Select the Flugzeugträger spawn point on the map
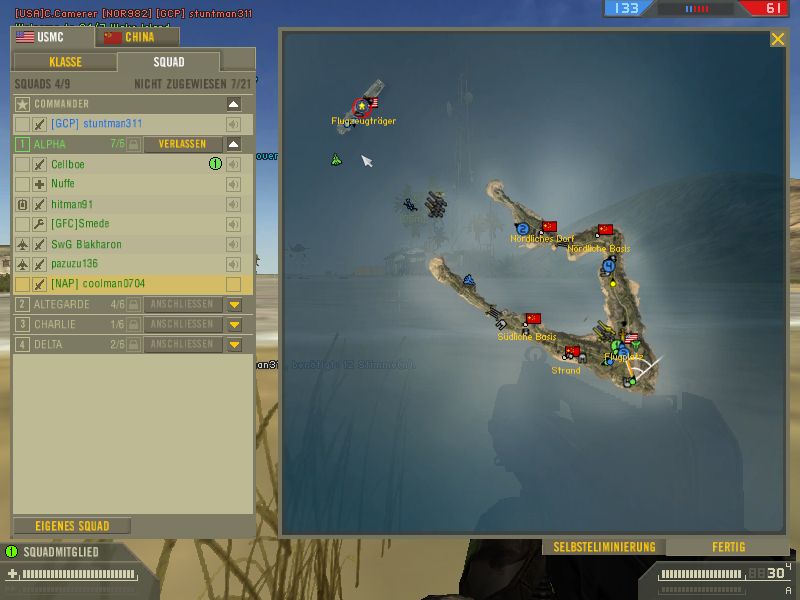The image size is (800, 600). [362, 105]
